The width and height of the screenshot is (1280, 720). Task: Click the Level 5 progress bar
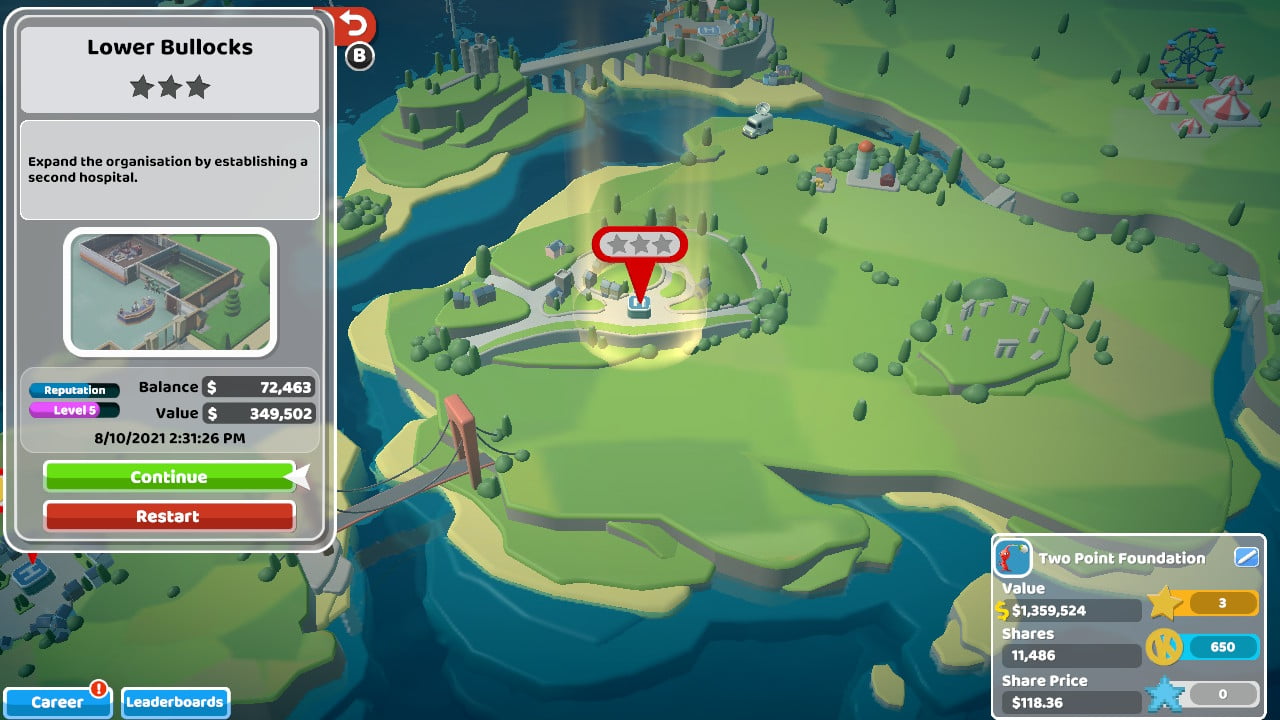coord(73,411)
